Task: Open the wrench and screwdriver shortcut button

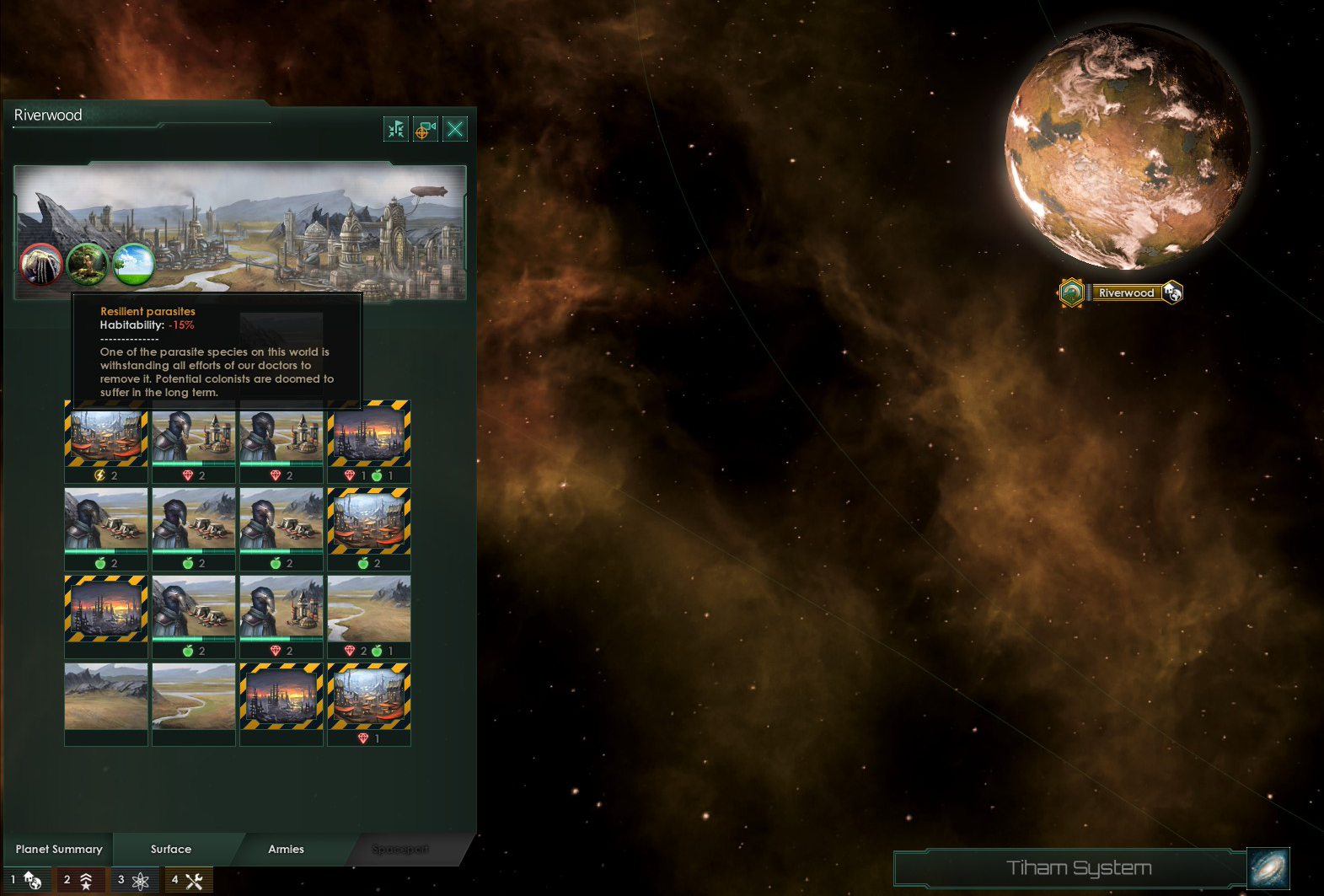Action: pos(188,880)
